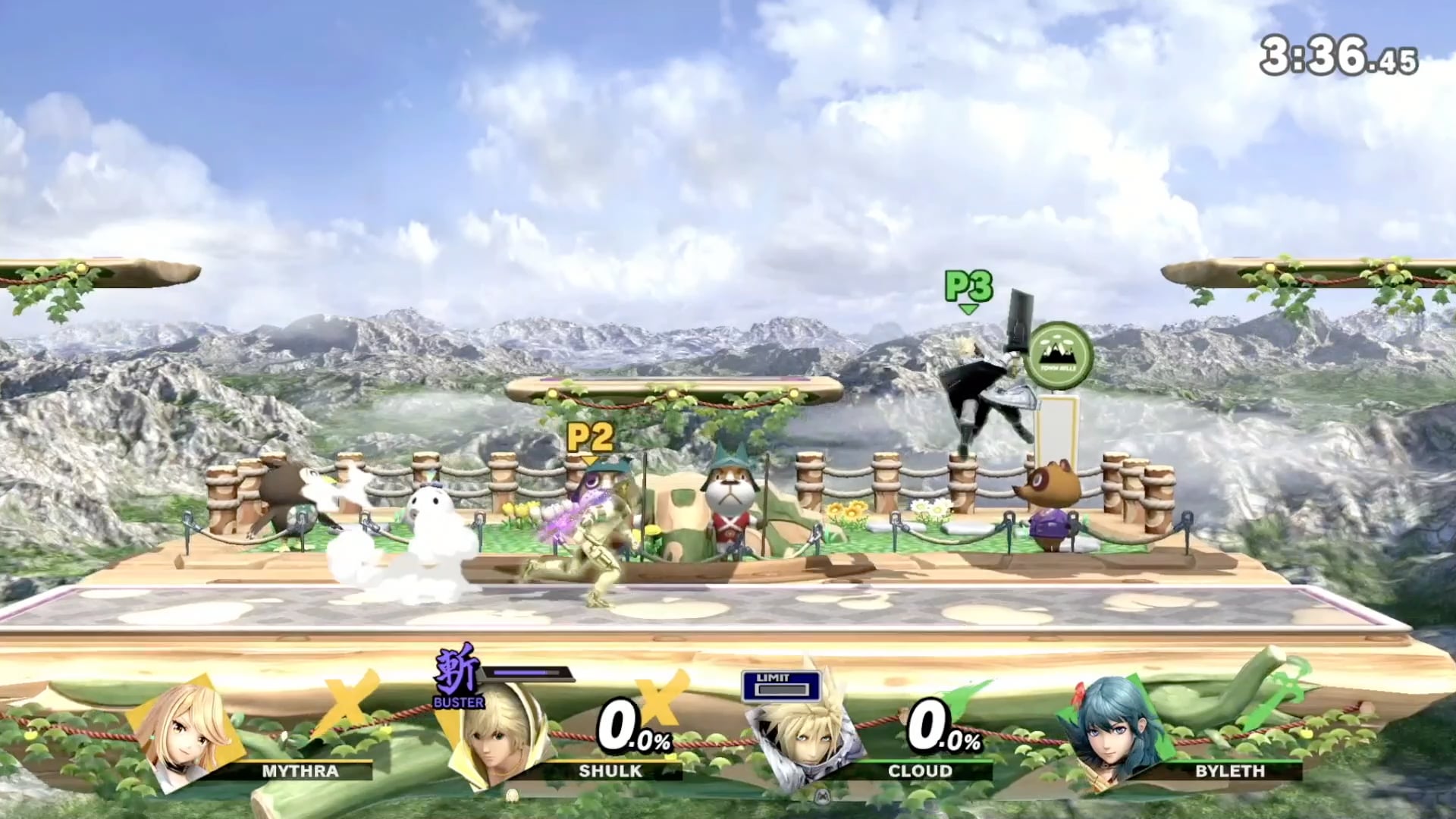This screenshot has width=1456, height=819.
Task: Activate the Buster Monado Art icon
Action: [x=458, y=676]
